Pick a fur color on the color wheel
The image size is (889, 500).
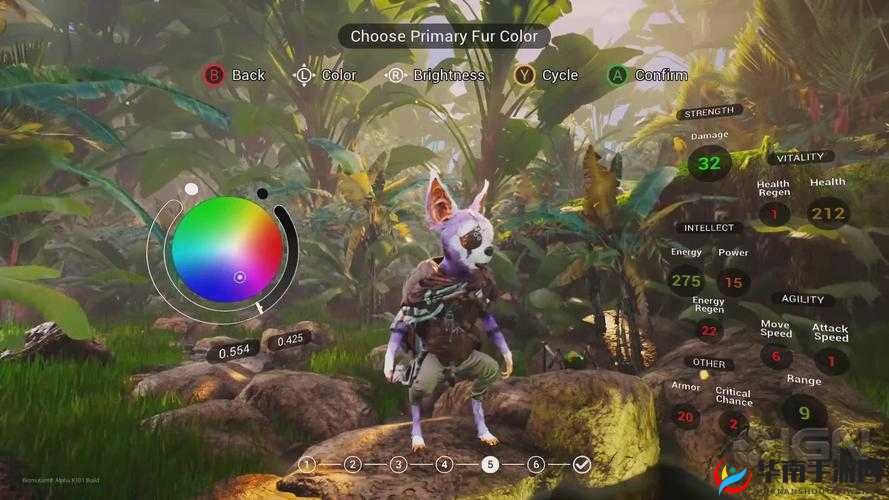tap(225, 248)
